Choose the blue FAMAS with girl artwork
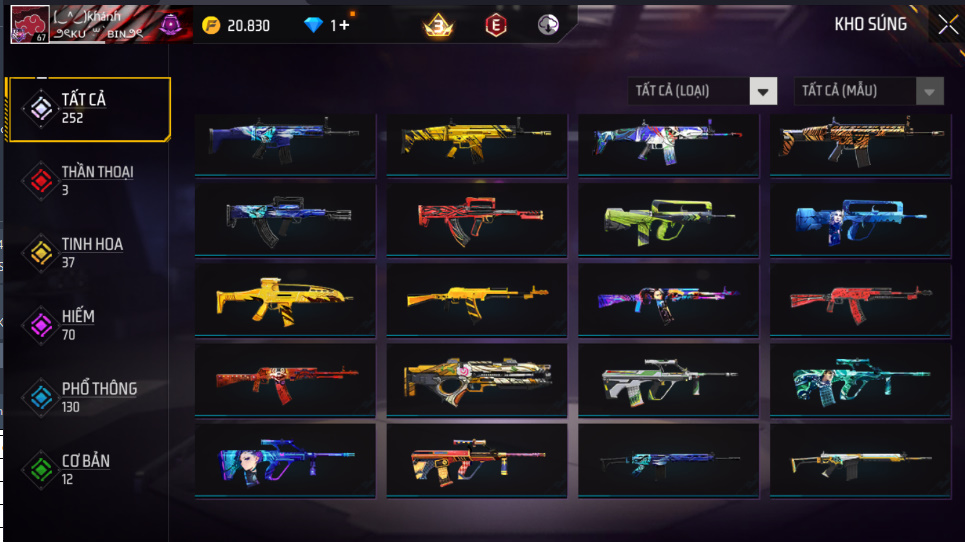The width and height of the screenshot is (965, 542). 860,217
